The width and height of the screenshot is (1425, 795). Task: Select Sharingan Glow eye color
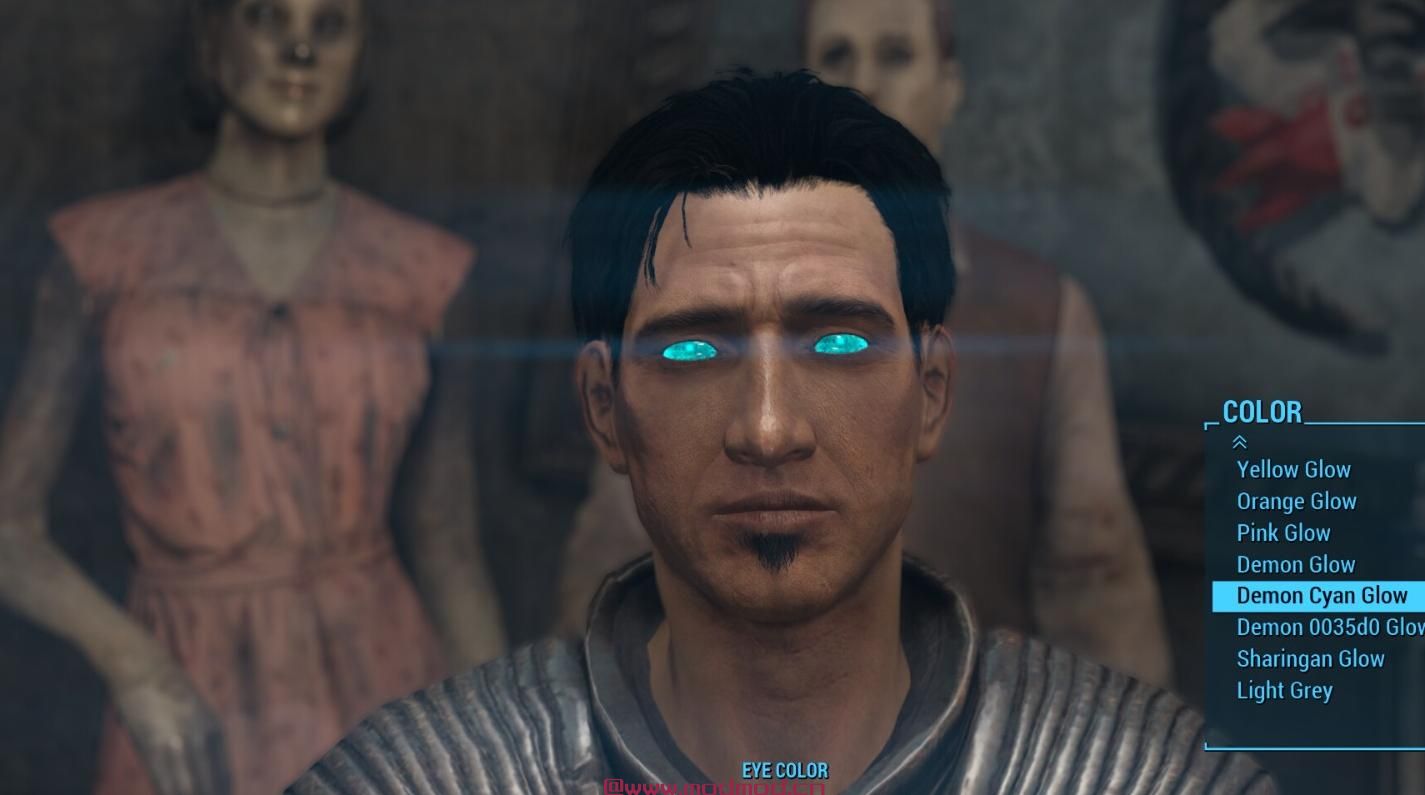point(1310,659)
